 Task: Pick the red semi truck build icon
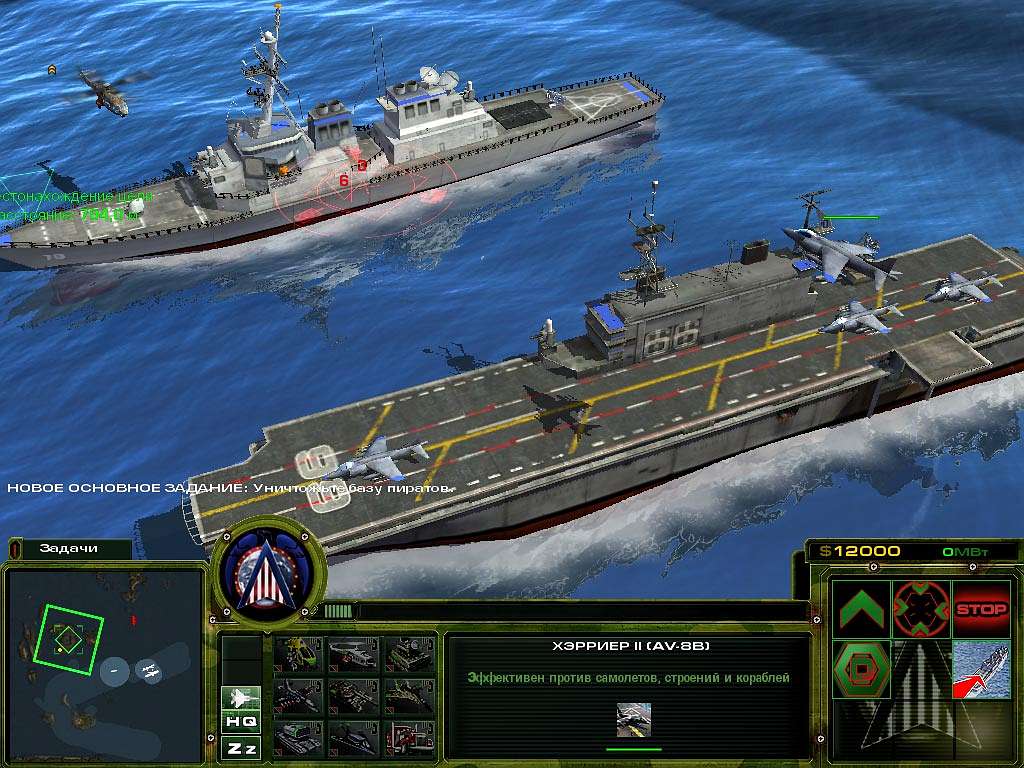coord(408,737)
